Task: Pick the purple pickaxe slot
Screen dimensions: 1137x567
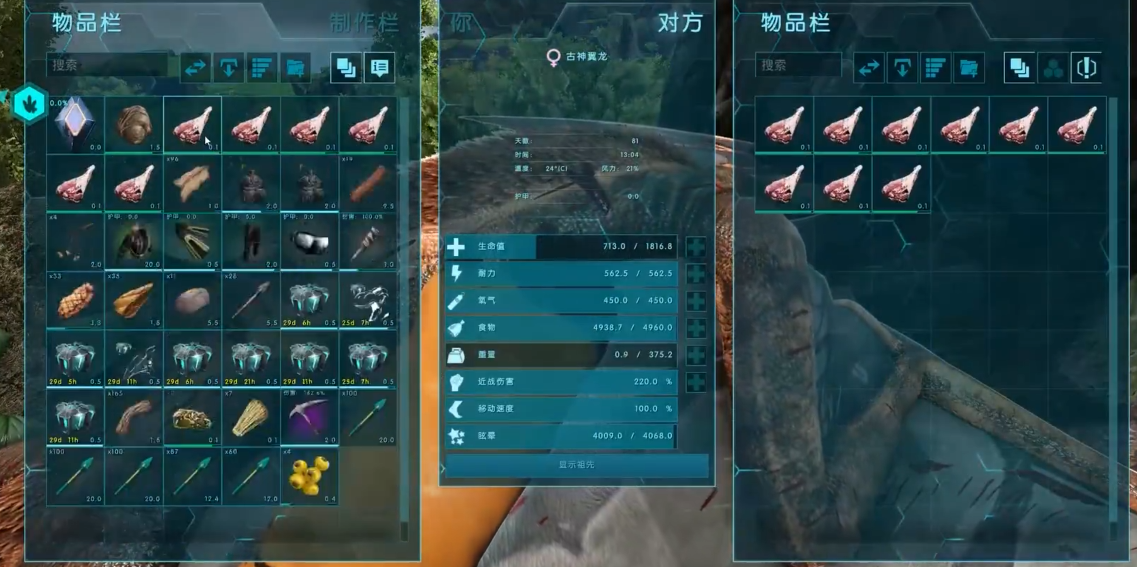Action: point(310,418)
